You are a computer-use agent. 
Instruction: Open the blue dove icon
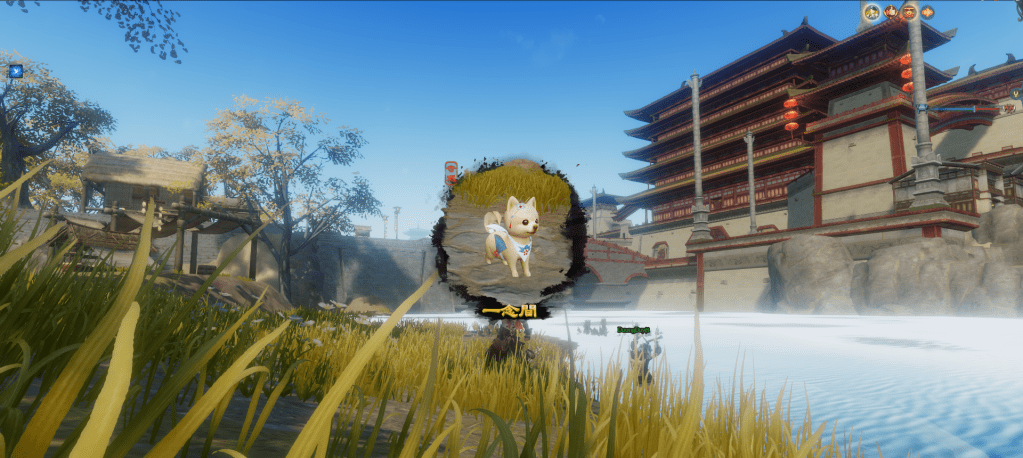15,71
